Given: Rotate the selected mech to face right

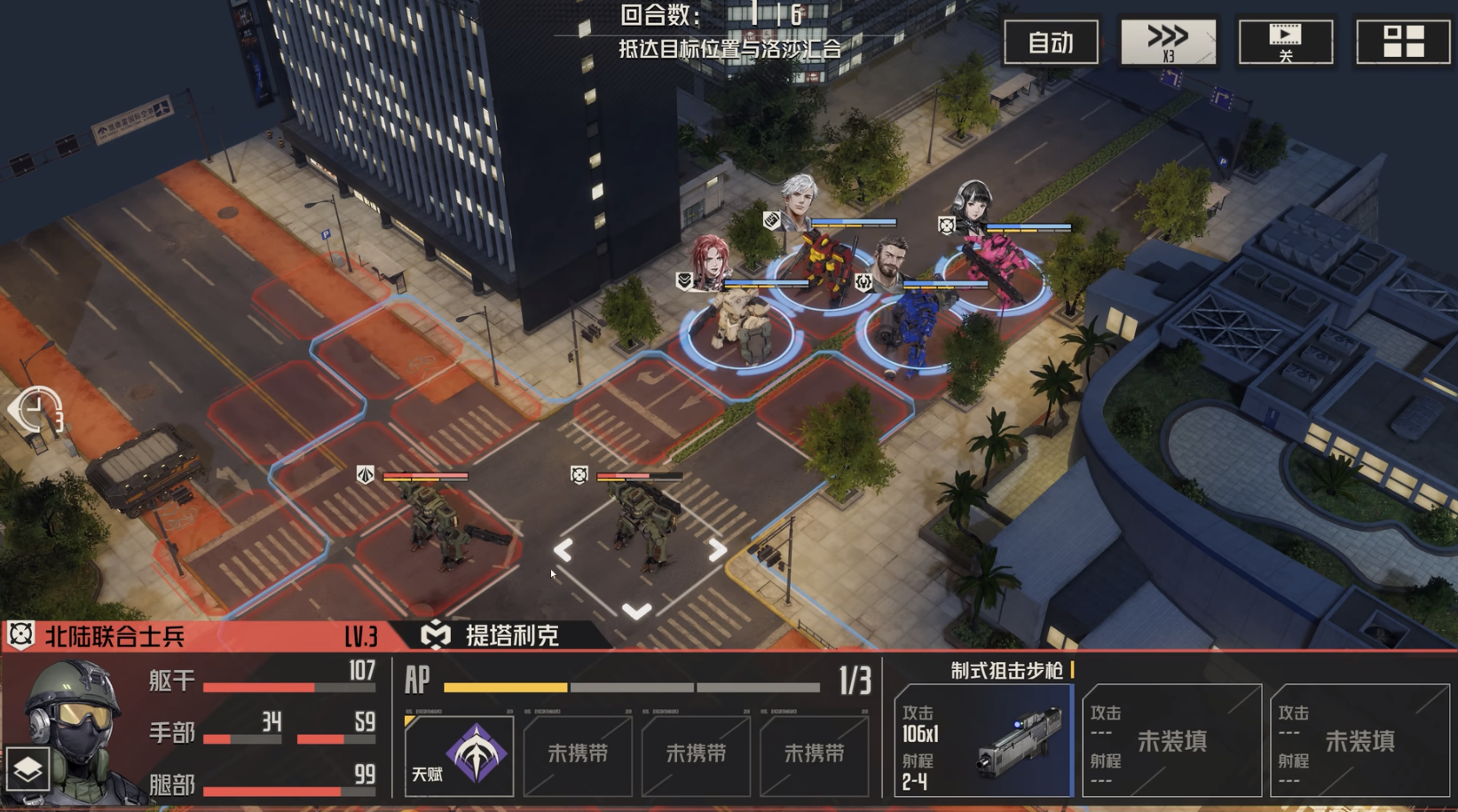Looking at the screenshot, I should (x=717, y=550).
